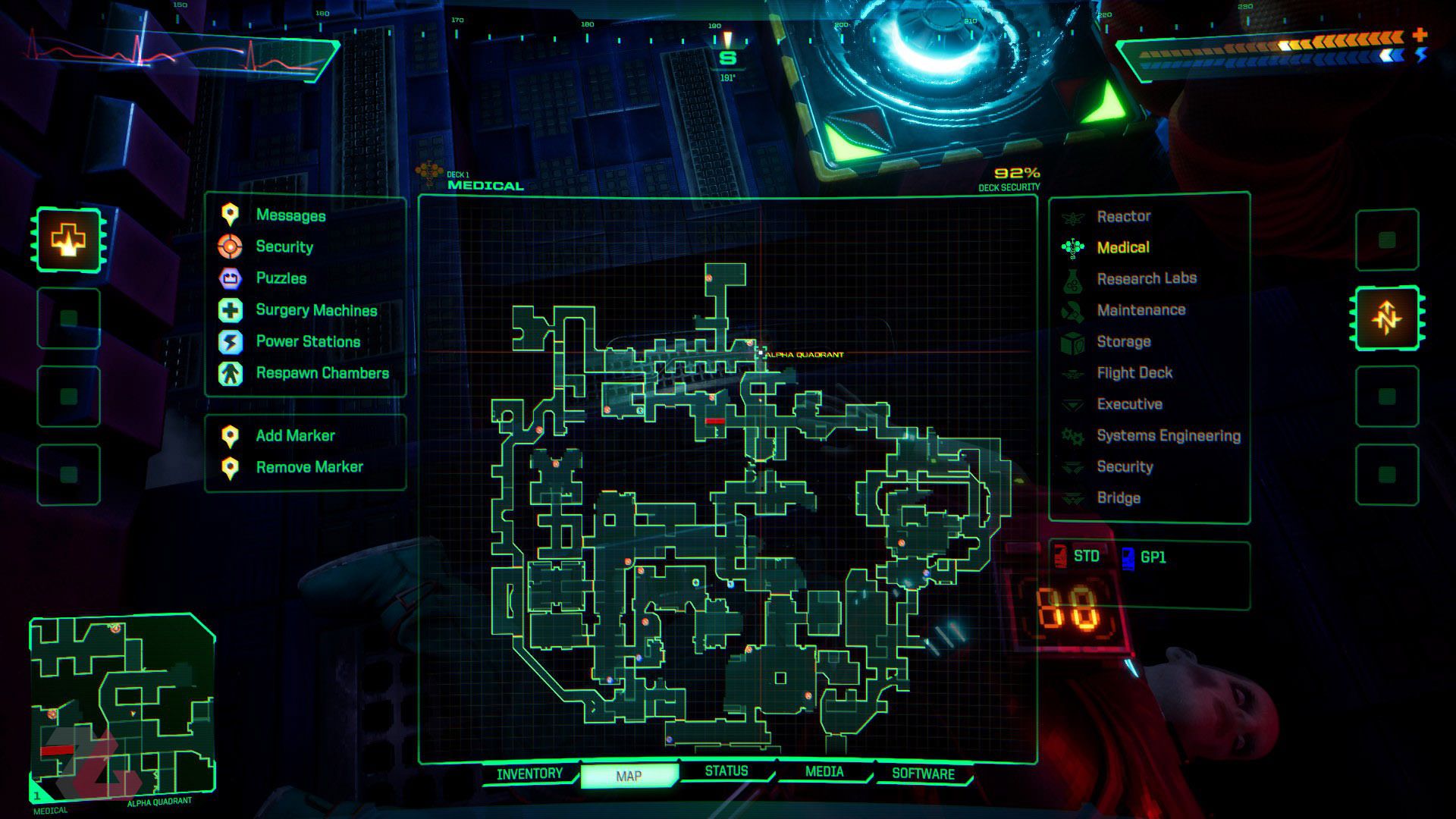Open the Status tab
Viewport: 1456px width, 819px height.
click(x=726, y=771)
